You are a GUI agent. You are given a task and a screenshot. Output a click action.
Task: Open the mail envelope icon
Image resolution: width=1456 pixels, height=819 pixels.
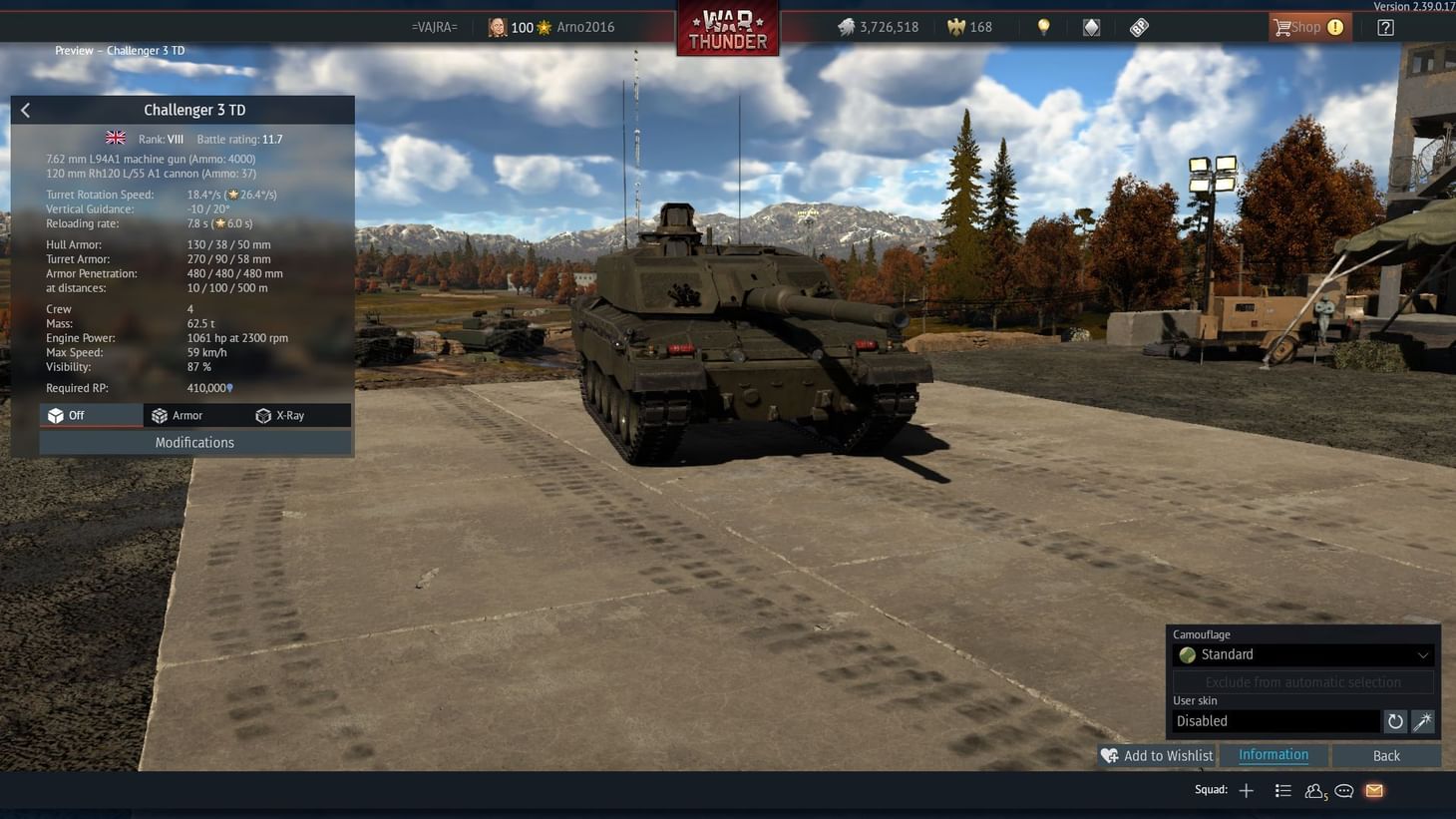tap(1373, 790)
